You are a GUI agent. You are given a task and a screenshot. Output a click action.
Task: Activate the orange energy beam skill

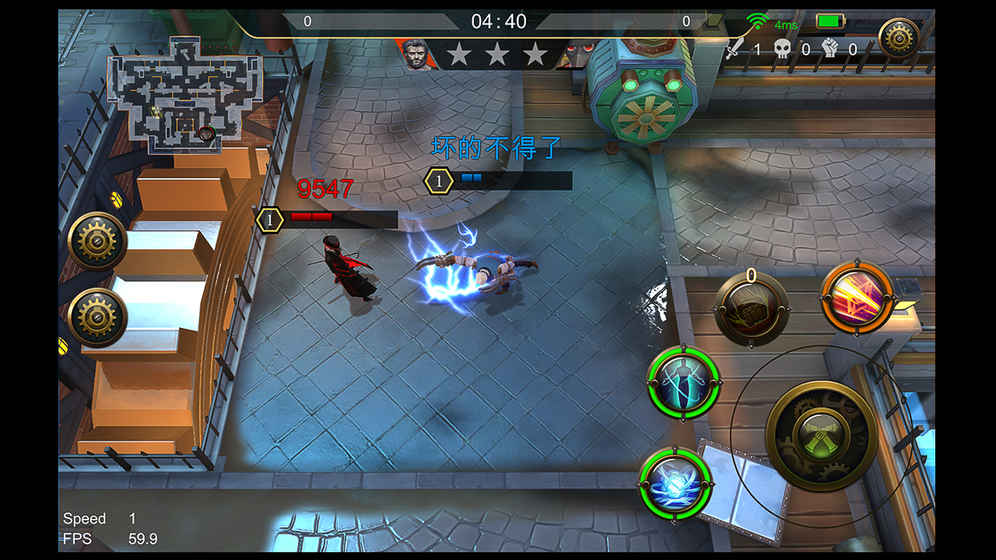pyautogui.click(x=857, y=297)
